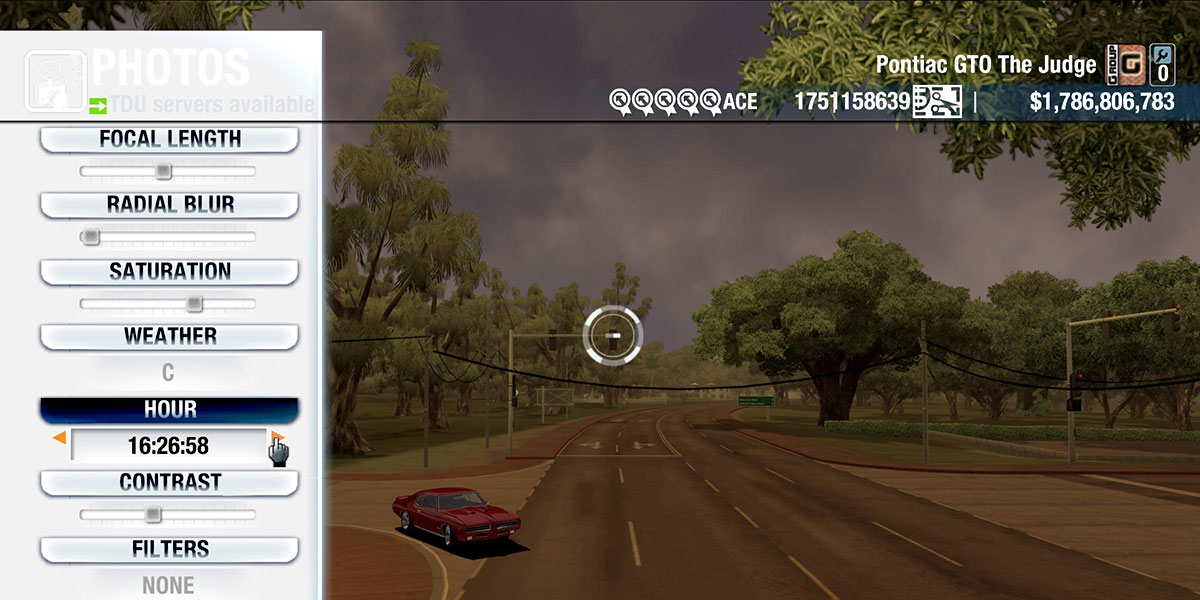Select the Saturation setting
This screenshot has height=600, width=1200.
(169, 271)
